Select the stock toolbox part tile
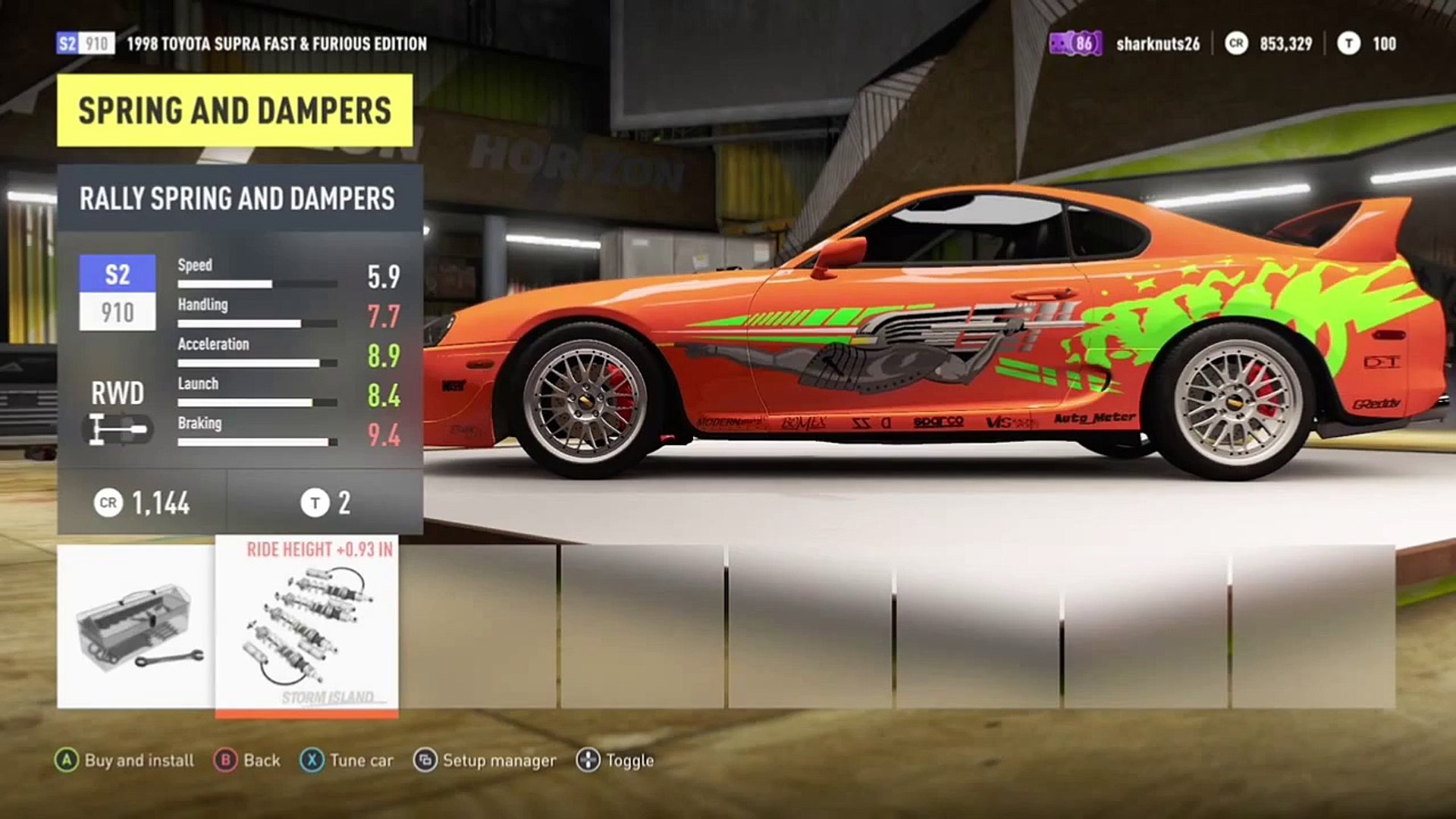The width and height of the screenshot is (1456, 819). coord(136,626)
